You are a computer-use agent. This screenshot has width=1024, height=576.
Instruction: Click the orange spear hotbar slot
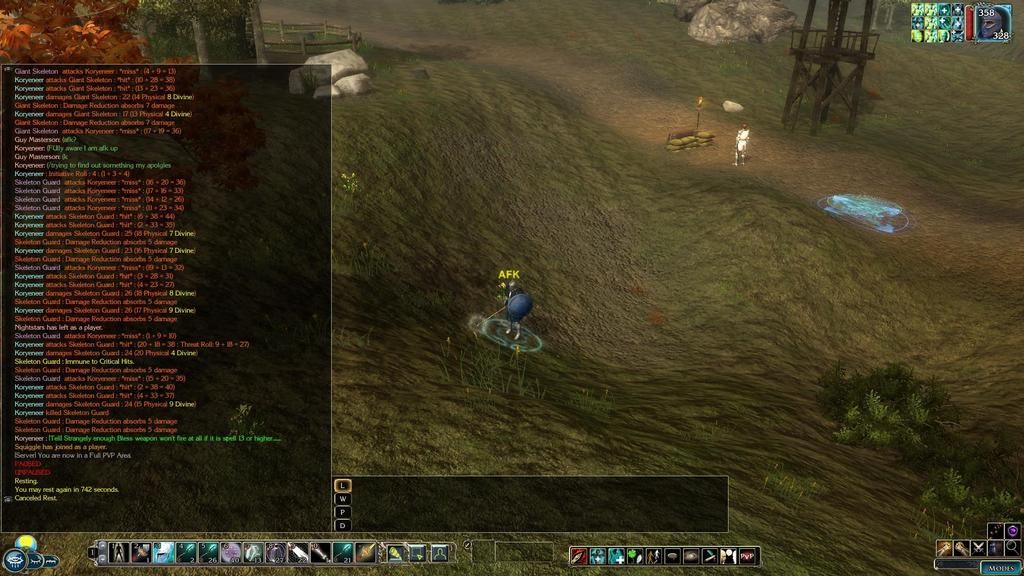pos(365,552)
